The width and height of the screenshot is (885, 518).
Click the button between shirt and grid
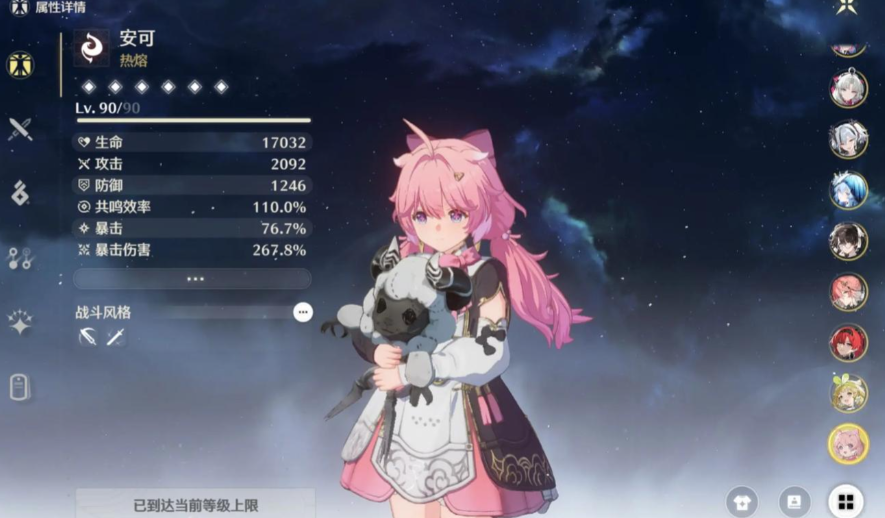point(794,501)
